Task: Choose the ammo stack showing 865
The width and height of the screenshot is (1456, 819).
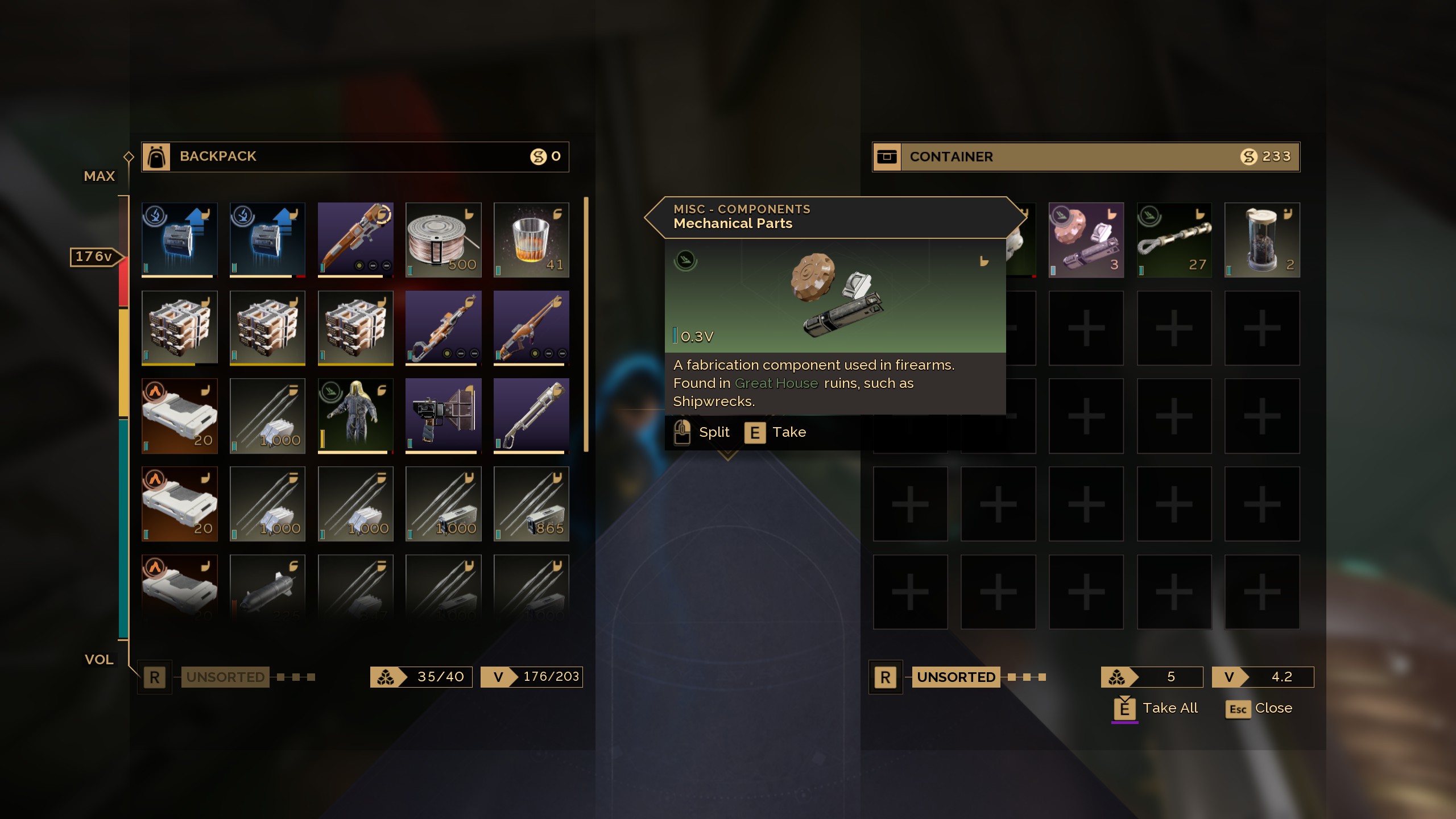Action: [x=531, y=504]
